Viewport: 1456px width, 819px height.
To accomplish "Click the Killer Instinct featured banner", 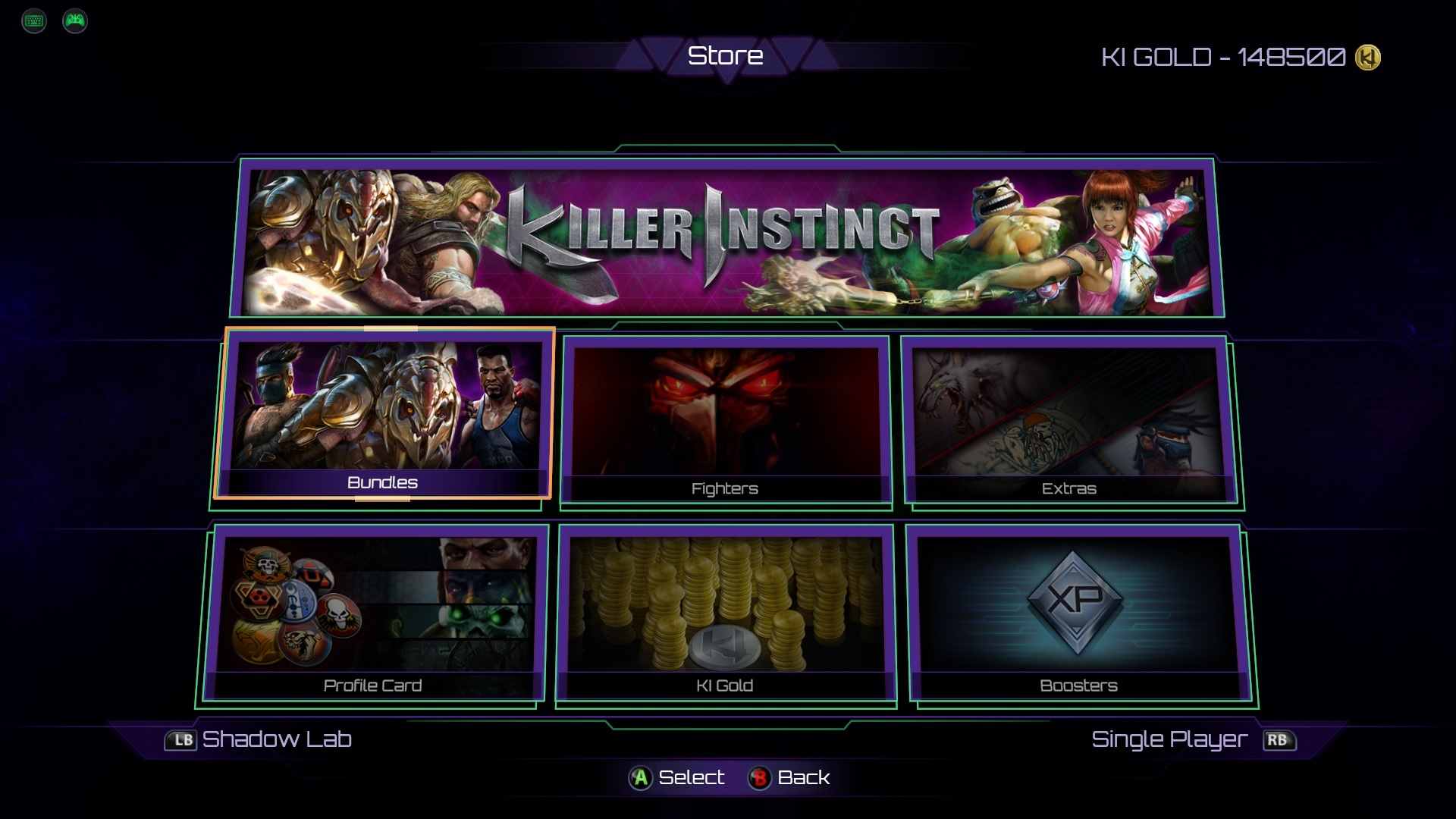I will (x=726, y=237).
